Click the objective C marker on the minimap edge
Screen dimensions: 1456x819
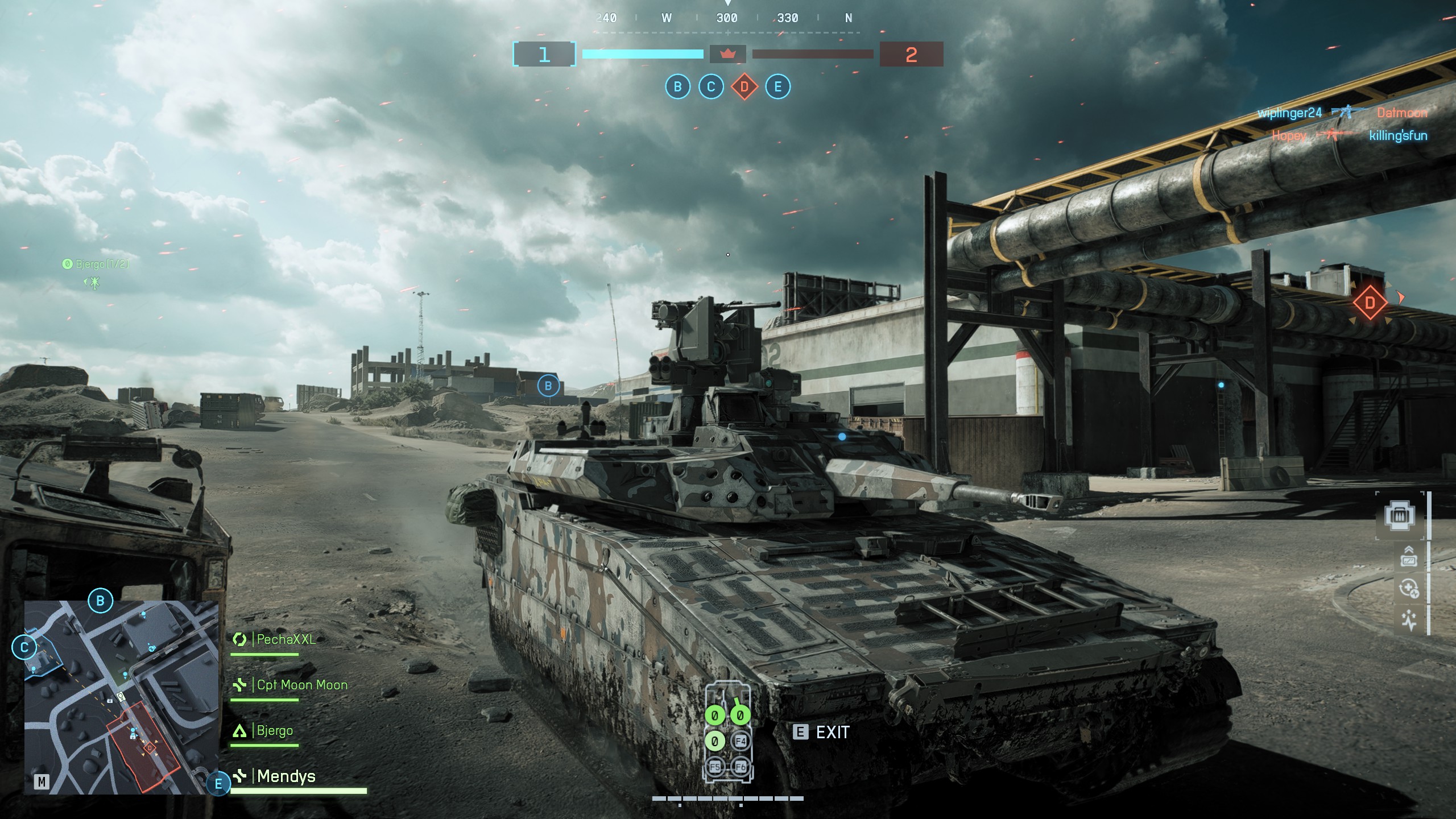(24, 647)
